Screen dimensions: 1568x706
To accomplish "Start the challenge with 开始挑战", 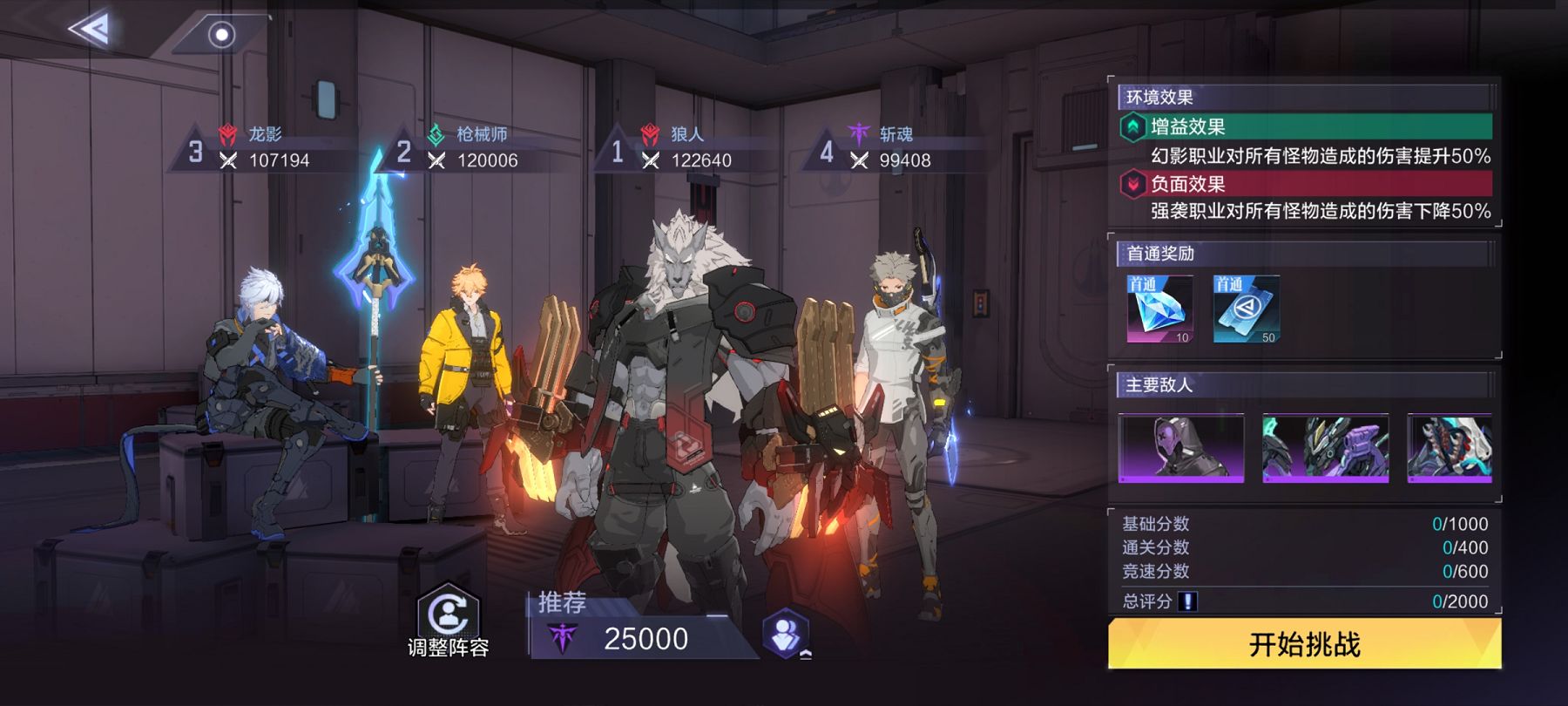I will tap(1304, 645).
